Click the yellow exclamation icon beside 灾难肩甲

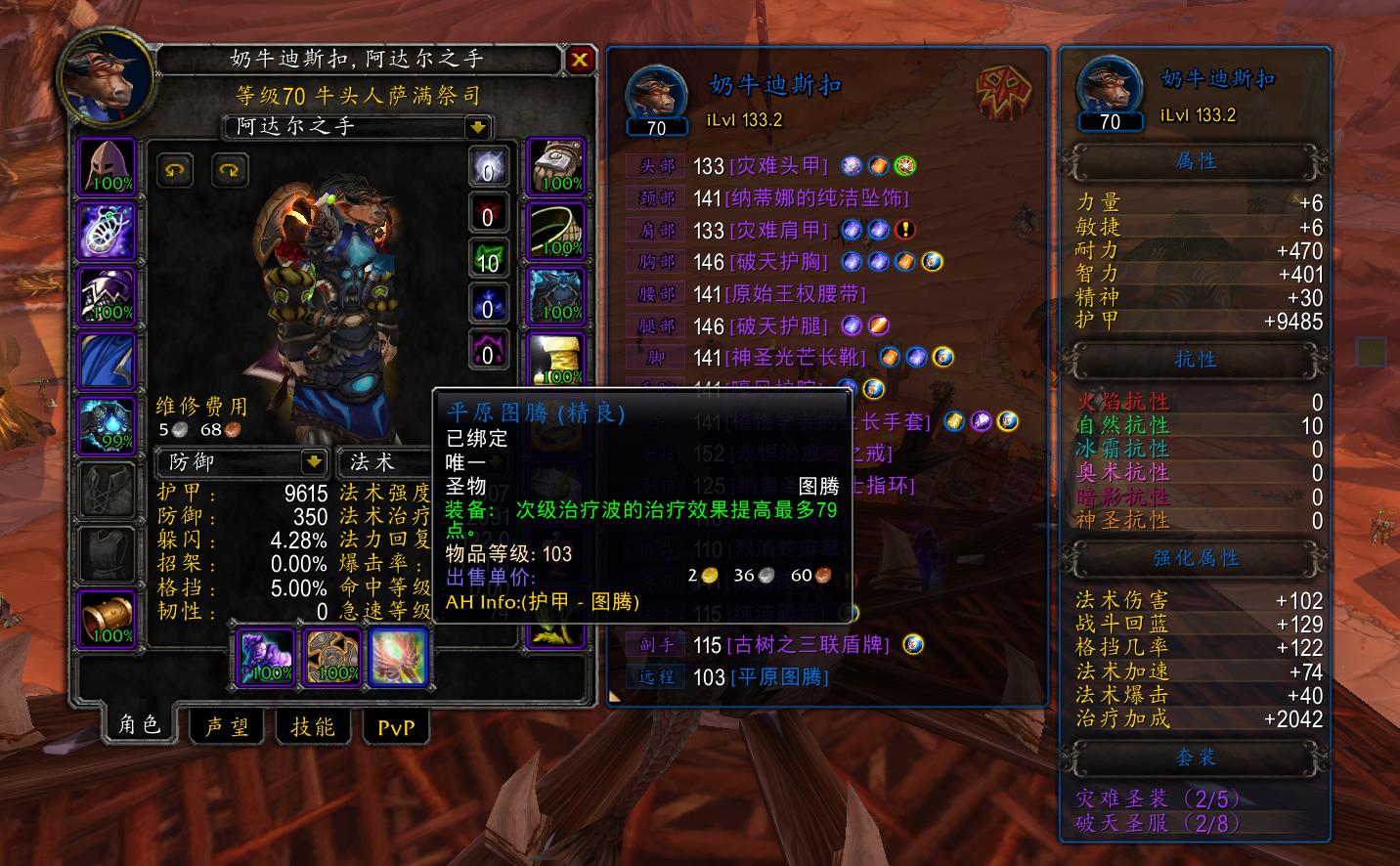tap(904, 231)
